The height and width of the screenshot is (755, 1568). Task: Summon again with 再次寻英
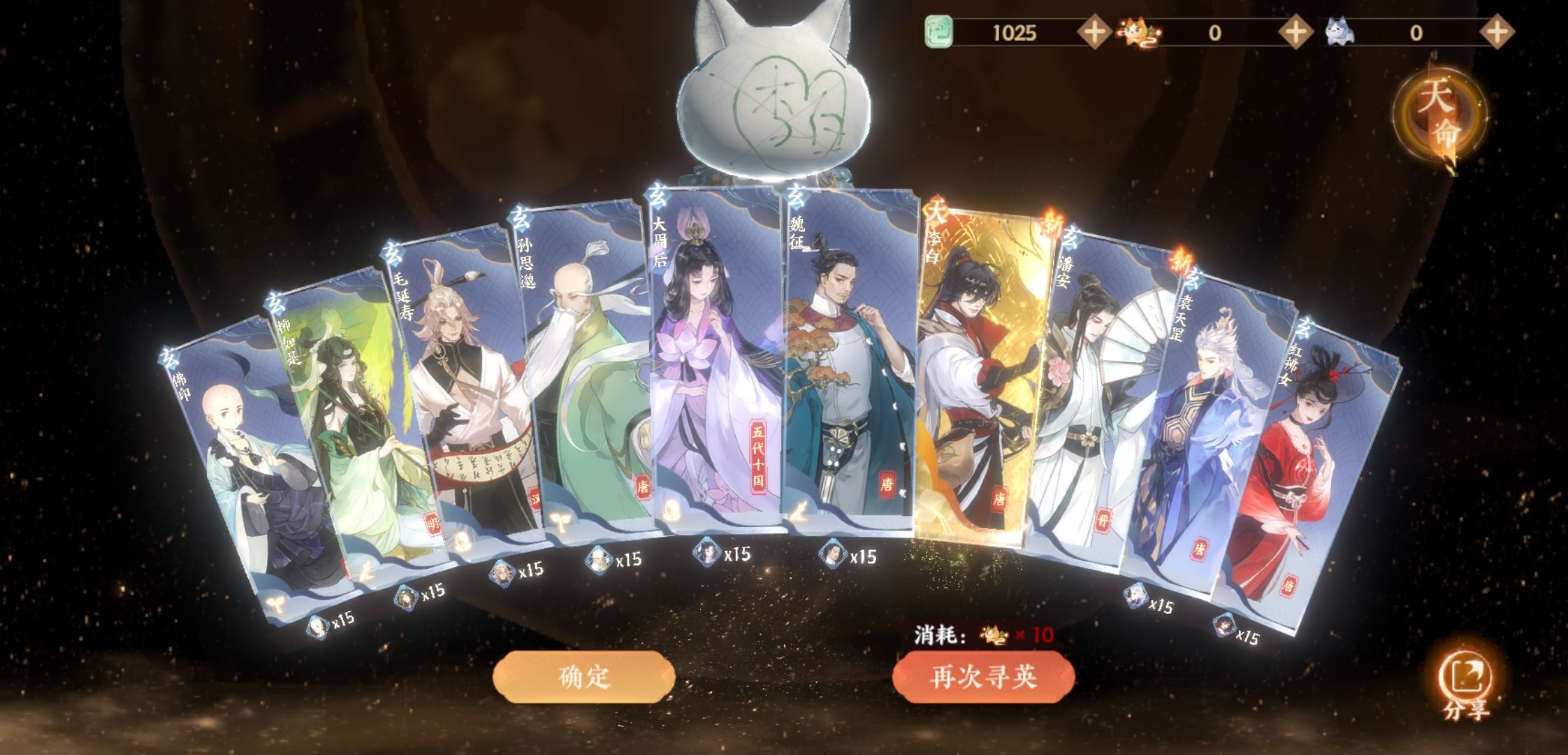point(983,677)
